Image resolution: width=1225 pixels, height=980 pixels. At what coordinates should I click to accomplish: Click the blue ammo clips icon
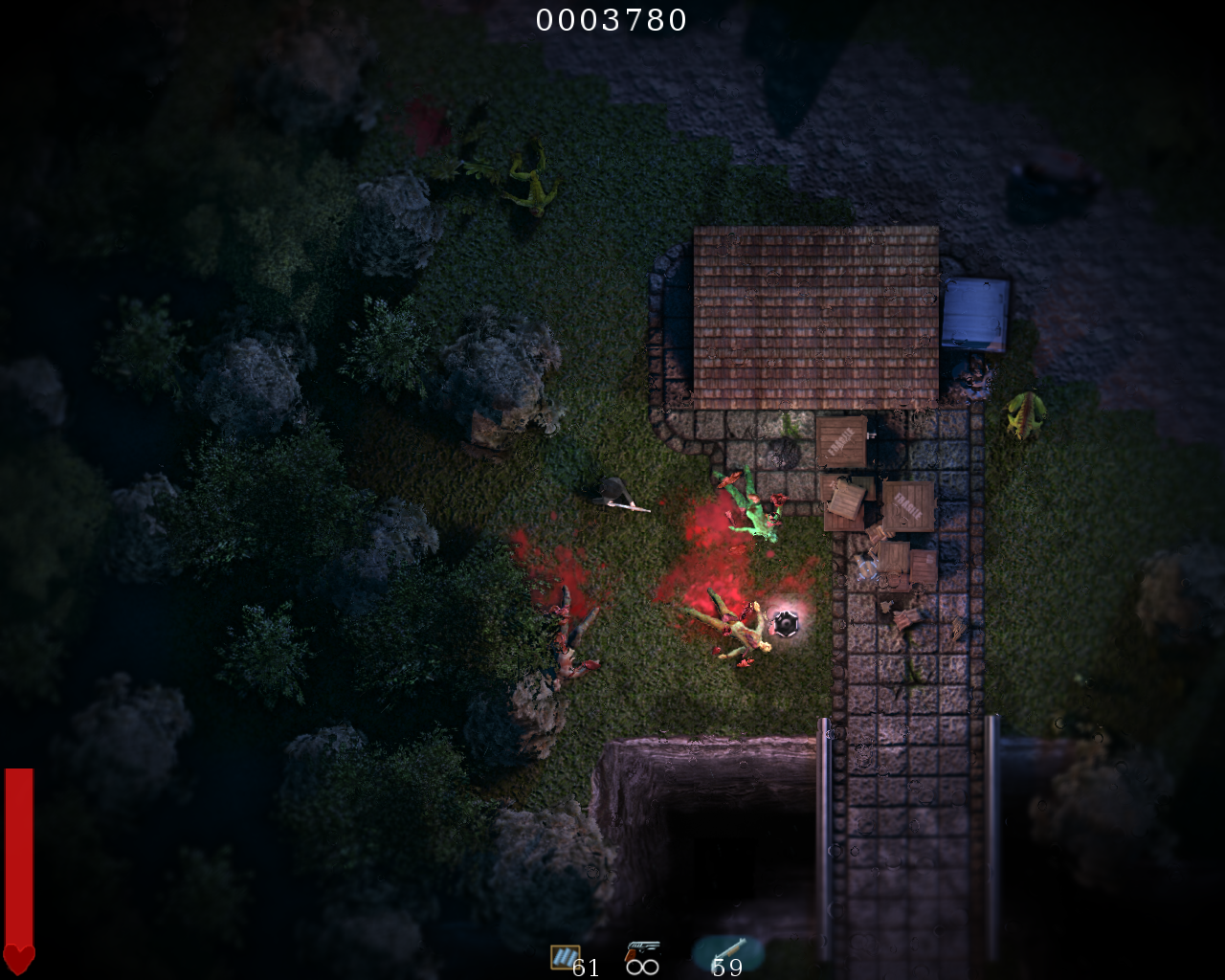coord(565,956)
